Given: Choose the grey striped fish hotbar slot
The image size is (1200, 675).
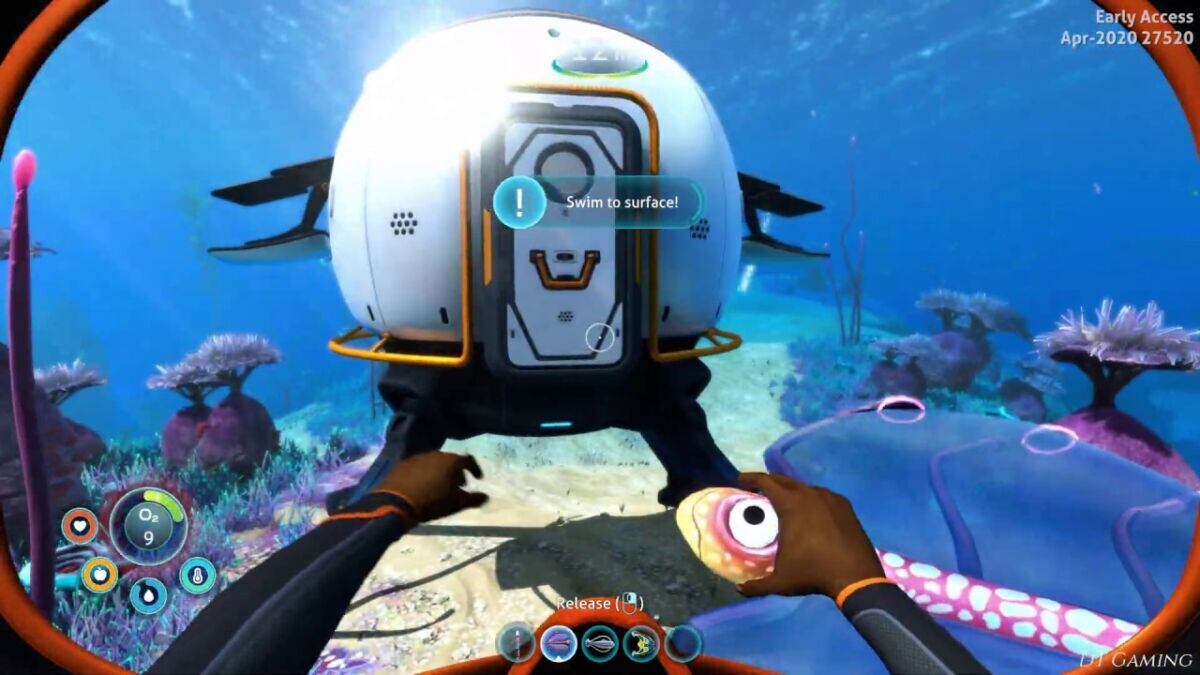Looking at the screenshot, I should [600, 643].
